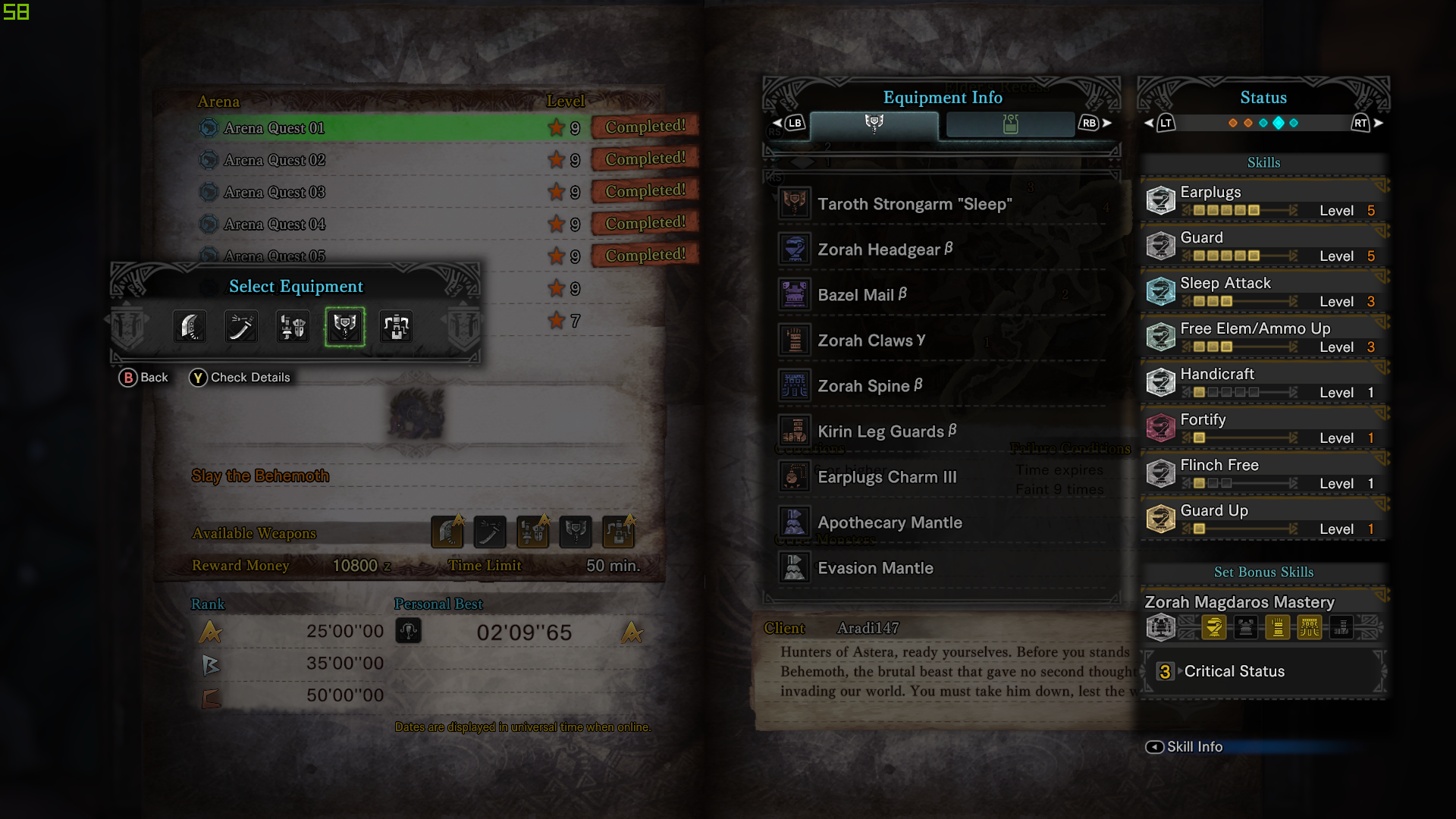Screen dimensions: 1456x819
Task: Select the highlighted charge blade equipment set
Action: [345, 327]
